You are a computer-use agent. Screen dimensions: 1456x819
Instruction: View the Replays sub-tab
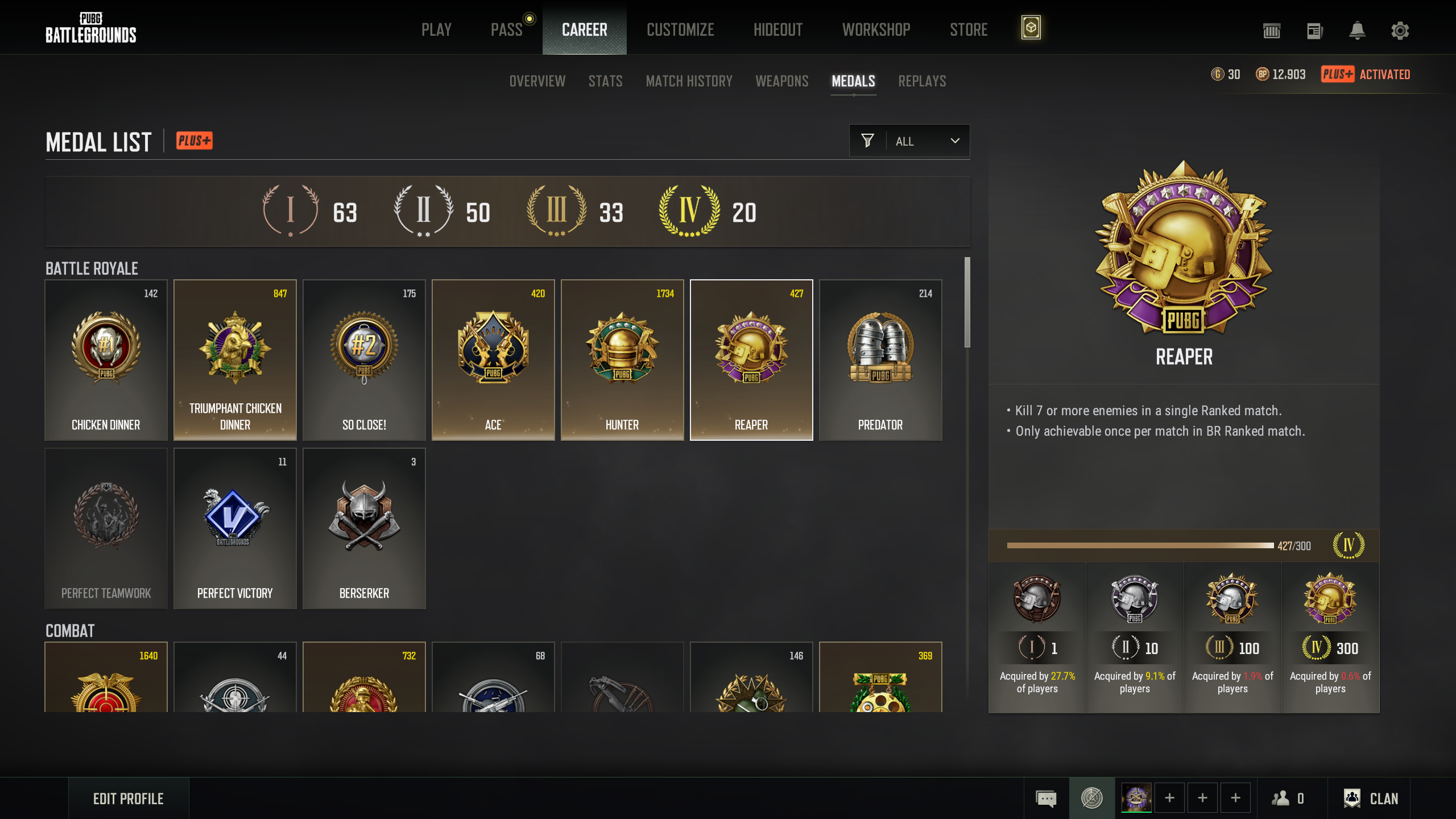pos(922,81)
